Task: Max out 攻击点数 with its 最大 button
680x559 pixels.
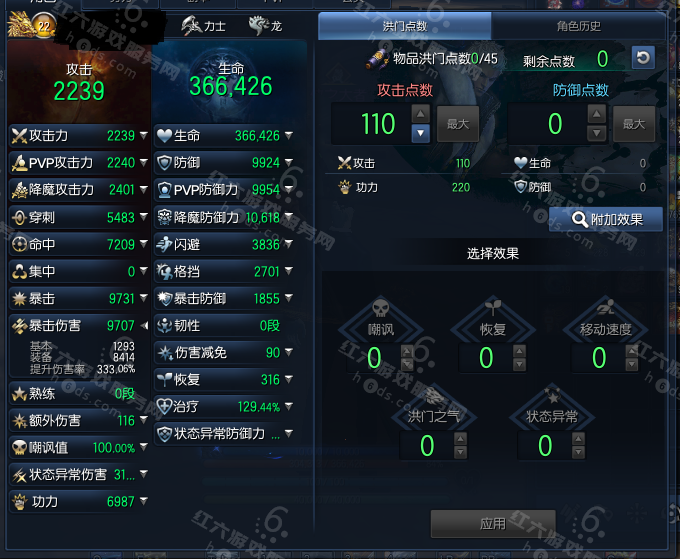Action: coord(458,124)
